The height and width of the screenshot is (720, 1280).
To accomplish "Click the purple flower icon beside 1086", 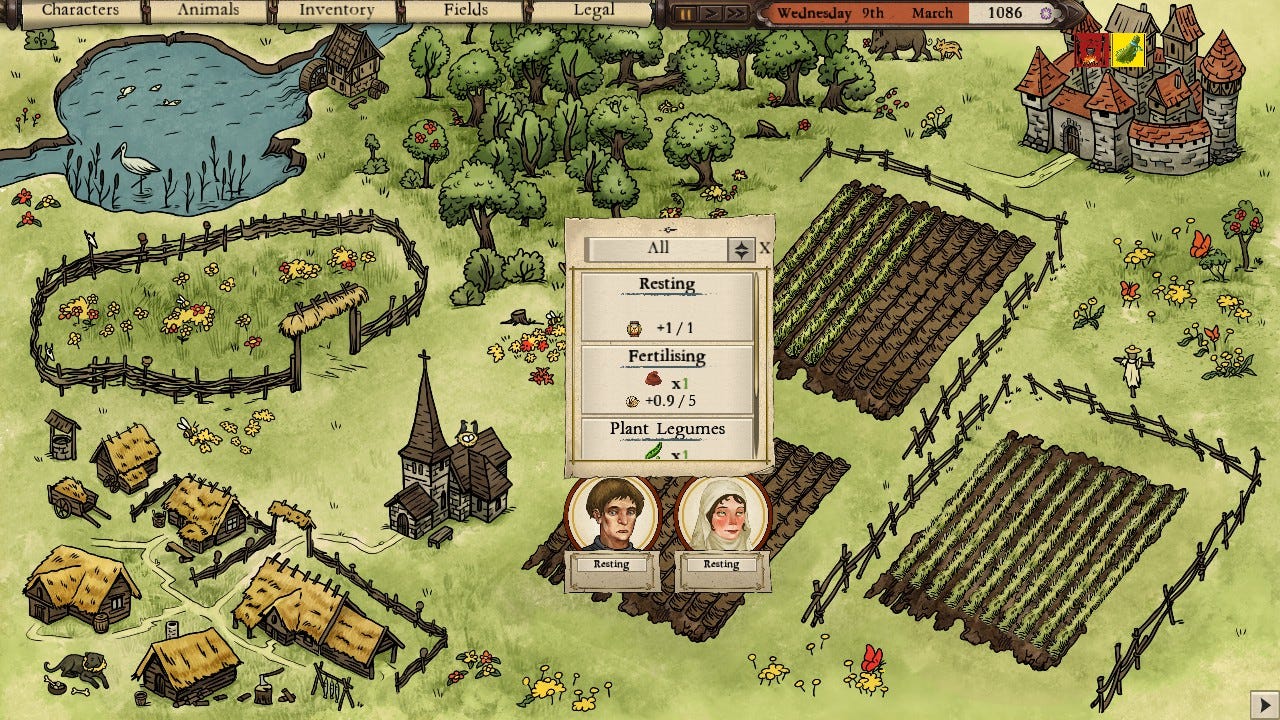I will click(1046, 14).
